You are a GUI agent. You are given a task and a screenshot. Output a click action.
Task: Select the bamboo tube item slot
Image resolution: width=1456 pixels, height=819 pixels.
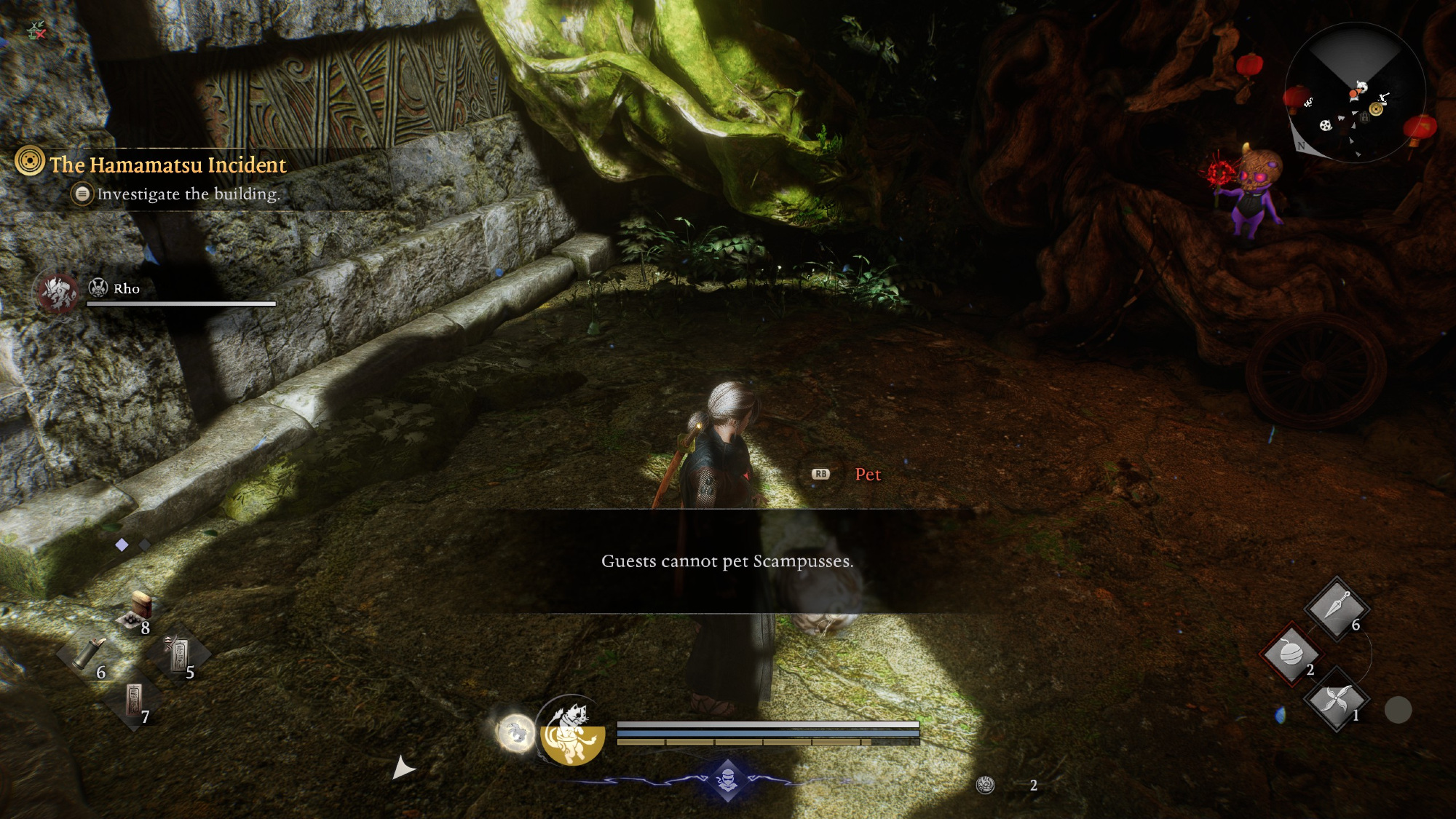pos(90,653)
